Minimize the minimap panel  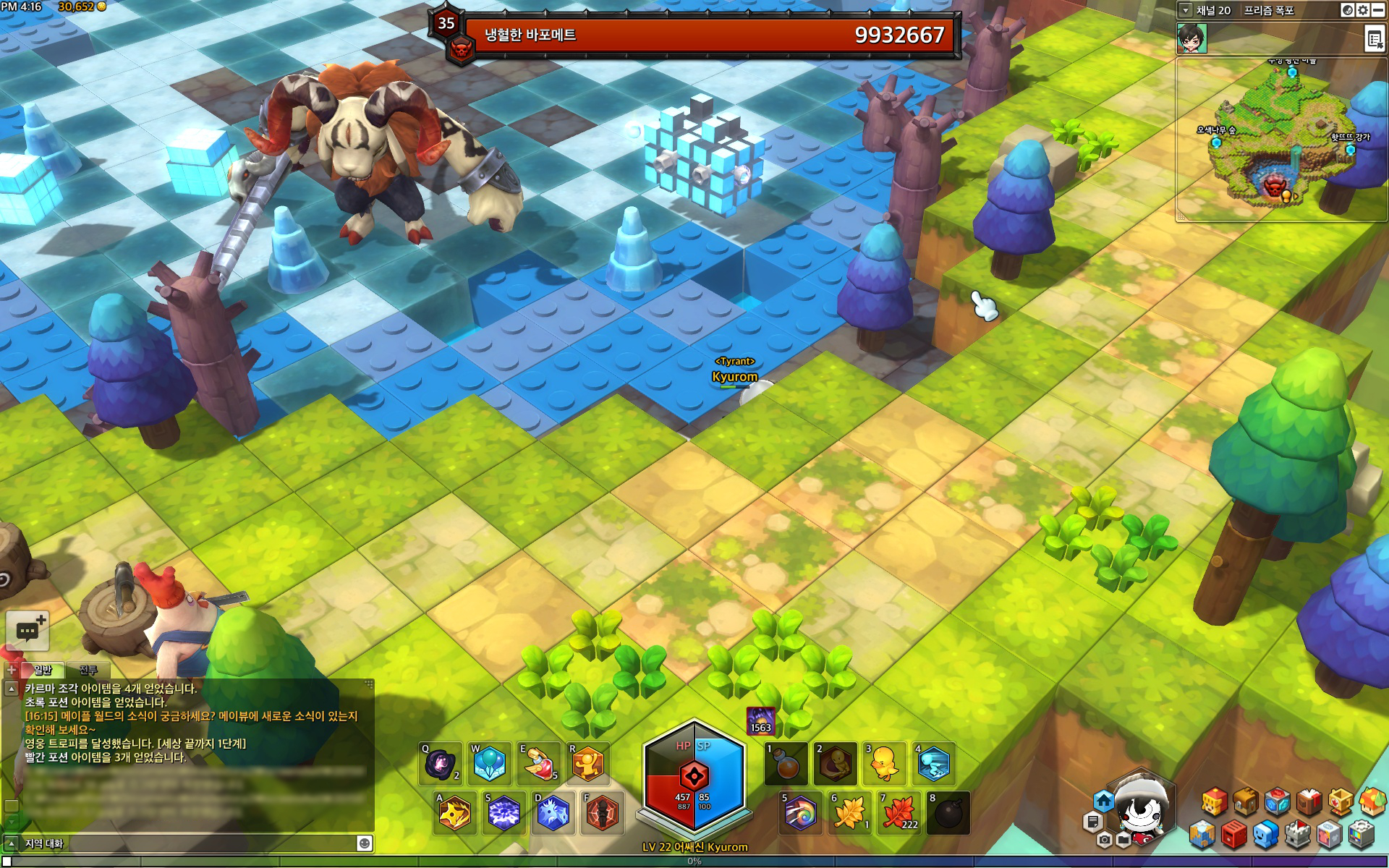click(1378, 10)
